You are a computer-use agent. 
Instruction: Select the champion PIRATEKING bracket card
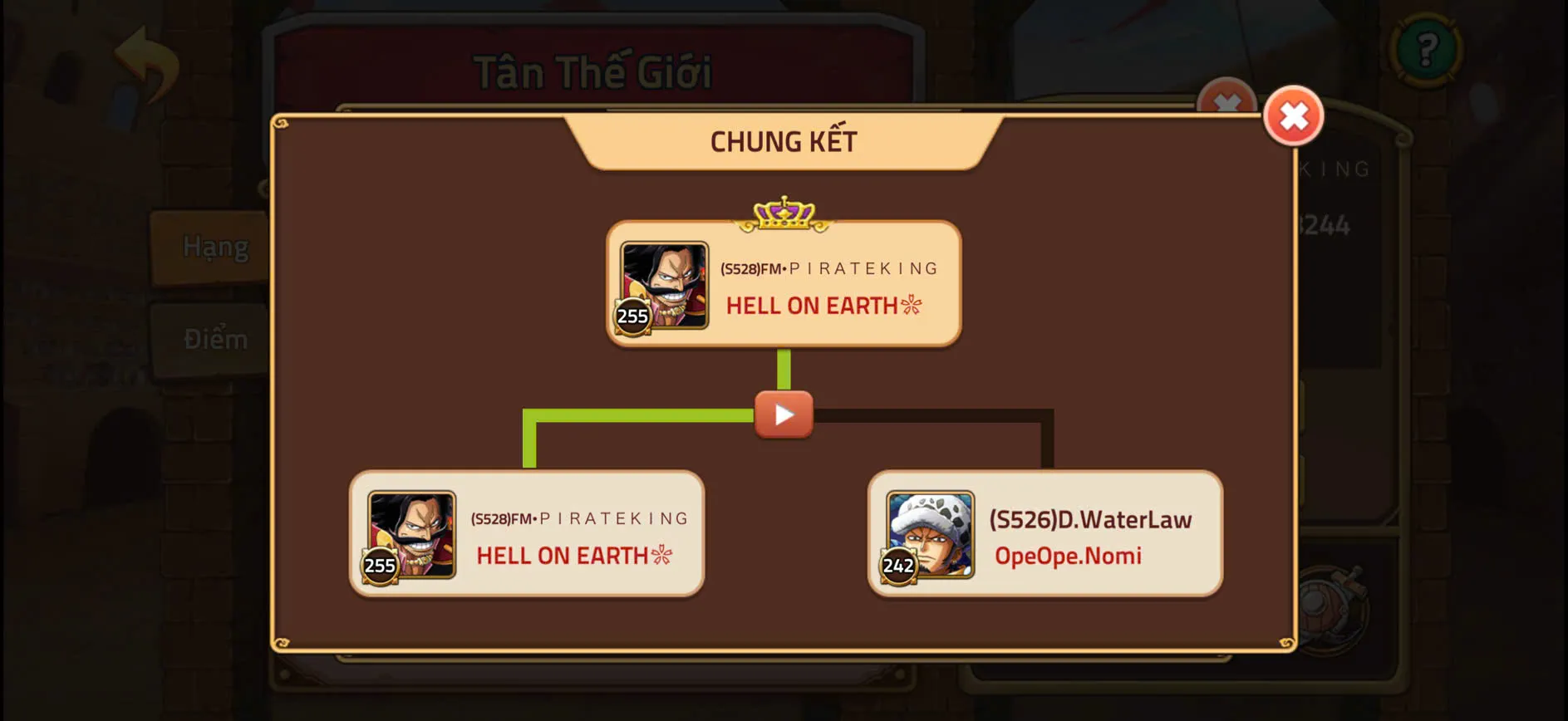click(x=784, y=282)
